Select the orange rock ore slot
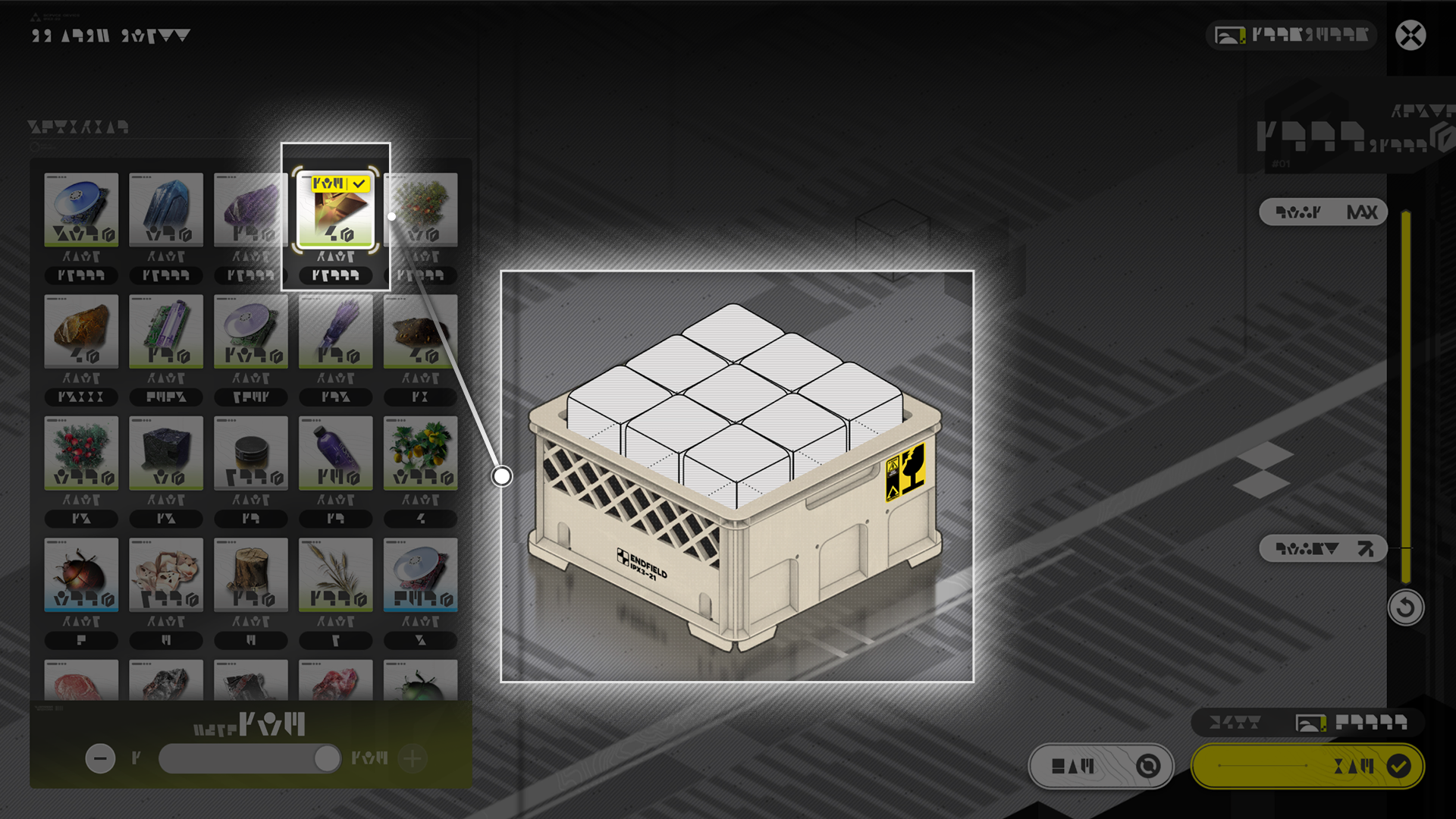This screenshot has height=819, width=1456. [81, 331]
